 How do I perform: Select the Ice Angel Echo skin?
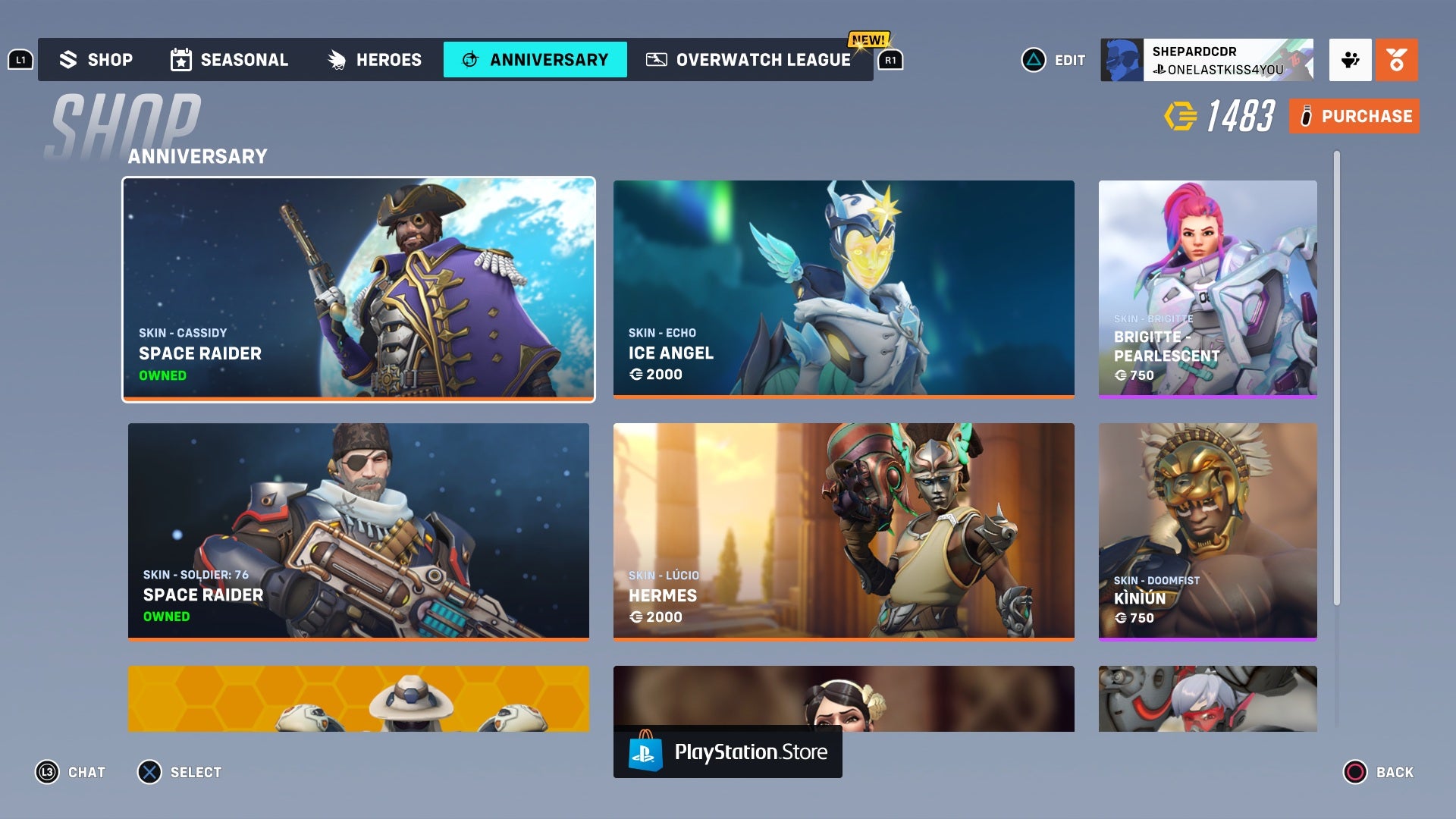click(844, 290)
